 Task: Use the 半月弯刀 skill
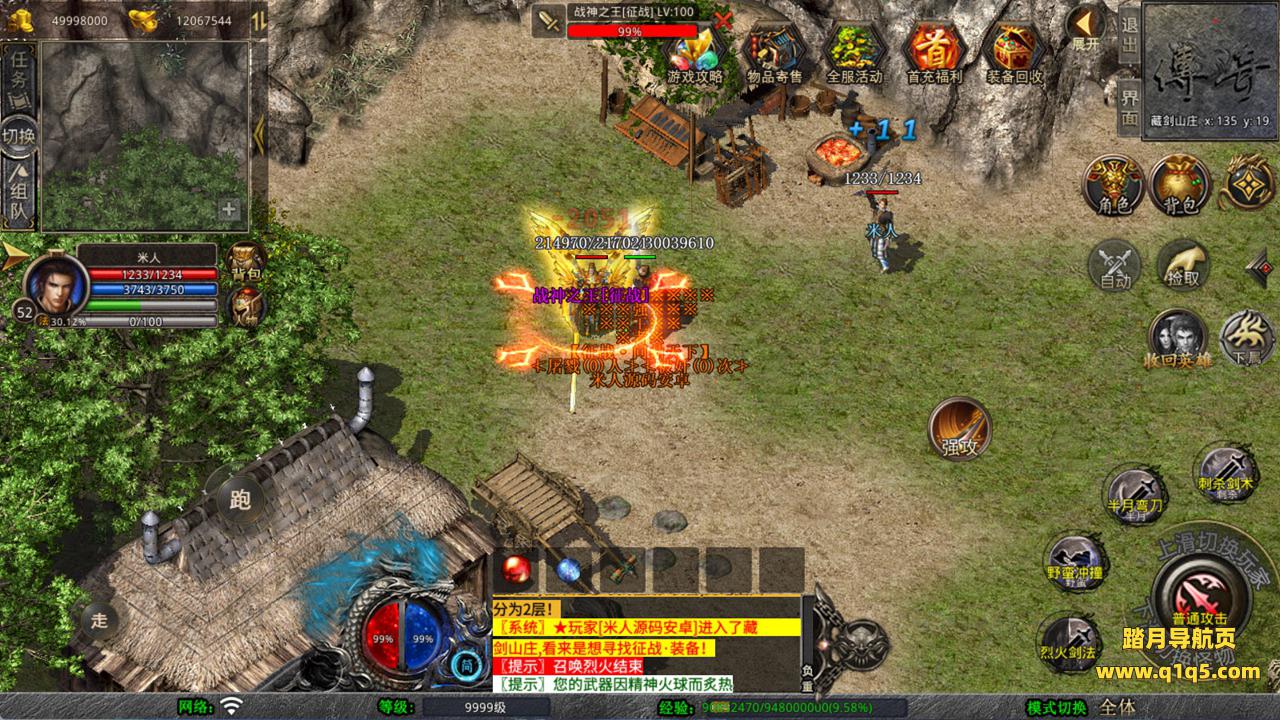tap(1135, 492)
